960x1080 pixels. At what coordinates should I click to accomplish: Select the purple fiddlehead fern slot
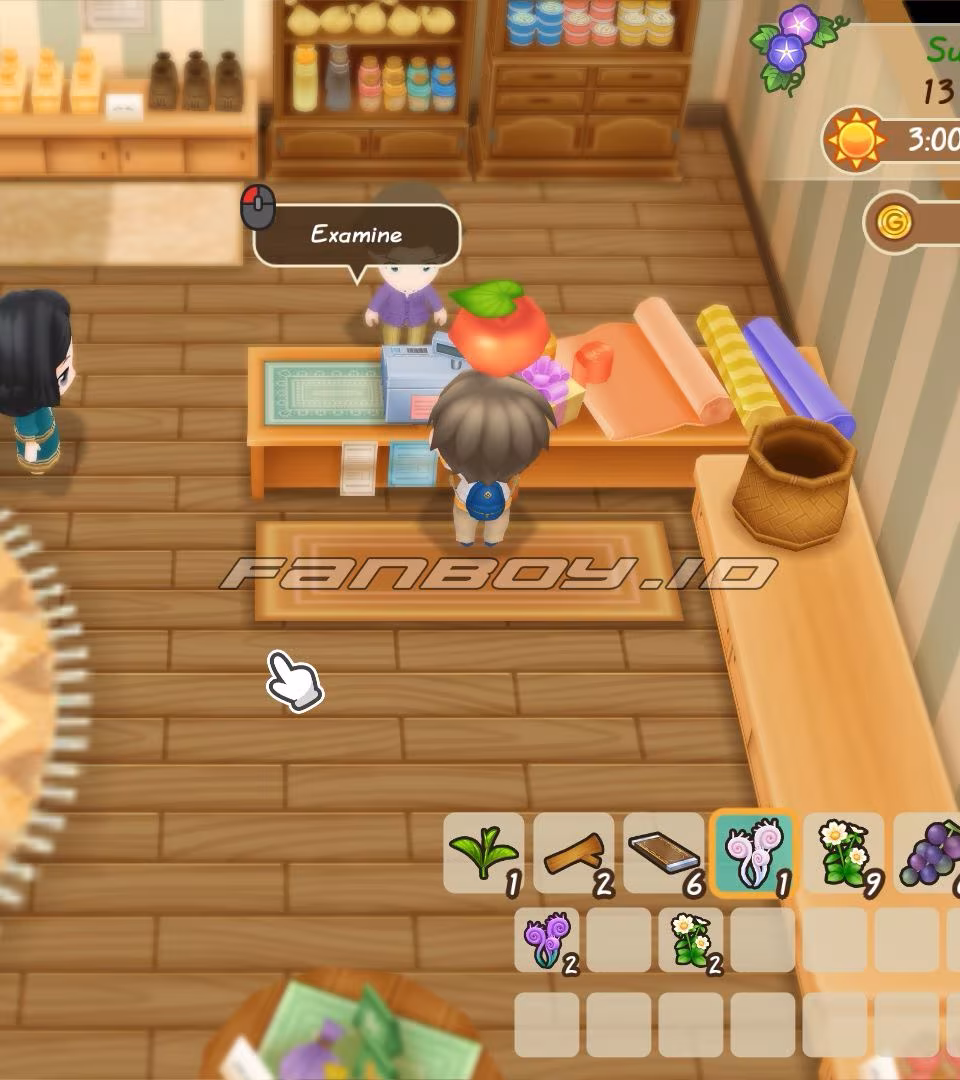point(547,940)
